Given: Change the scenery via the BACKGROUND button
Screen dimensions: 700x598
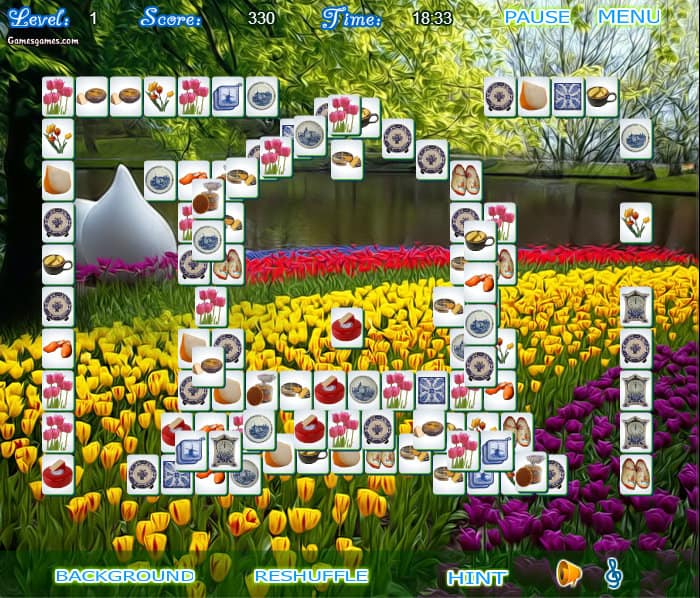Looking at the screenshot, I should (x=125, y=576).
